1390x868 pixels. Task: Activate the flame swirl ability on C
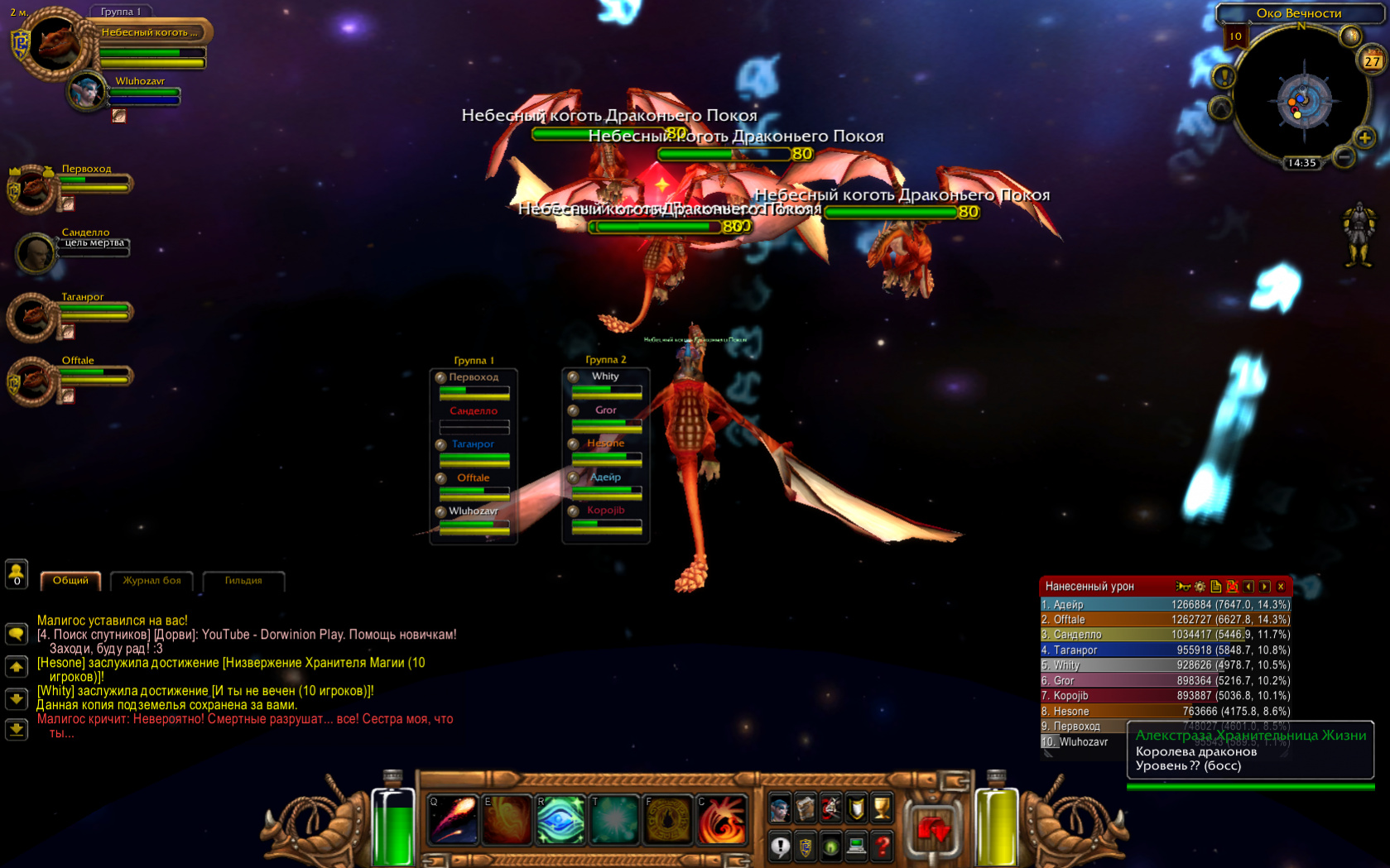point(721,819)
